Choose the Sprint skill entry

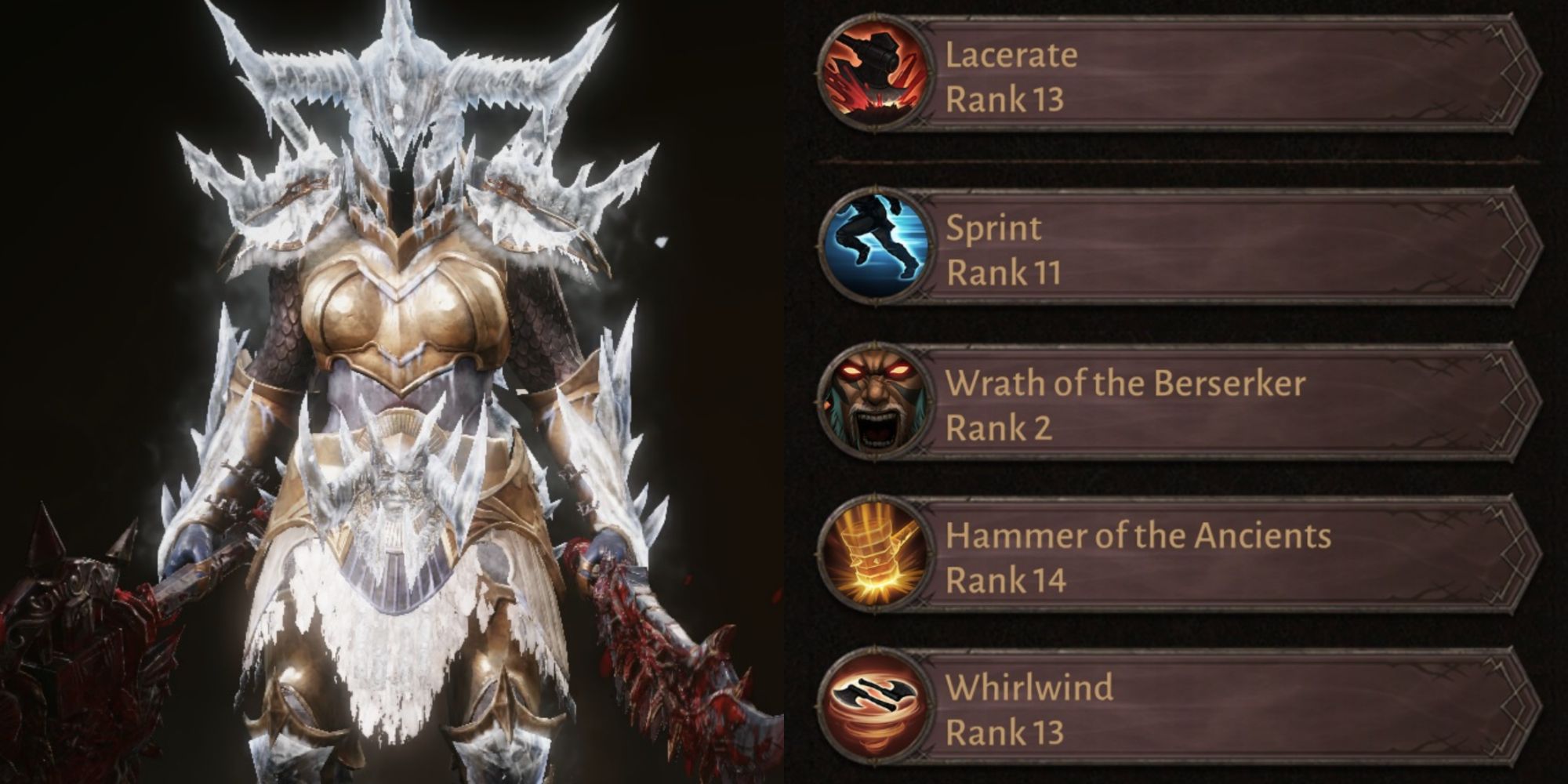(1223, 249)
